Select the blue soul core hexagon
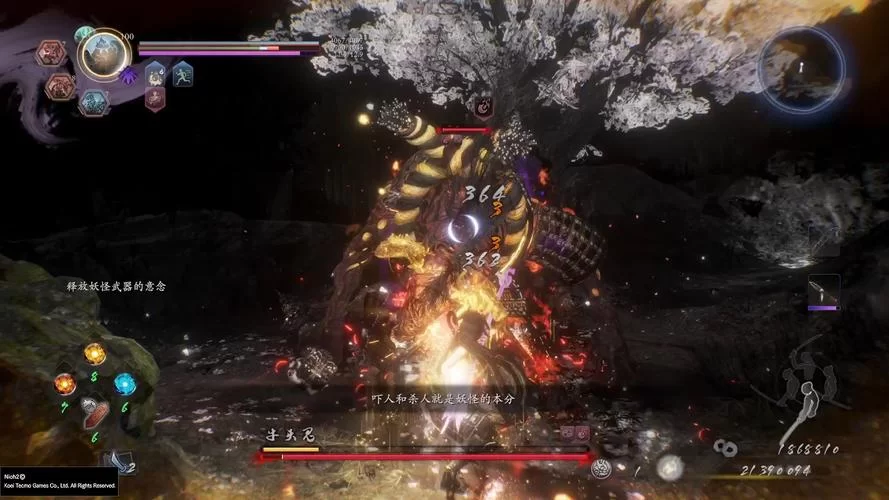The width and height of the screenshot is (889, 500). [x=93, y=102]
